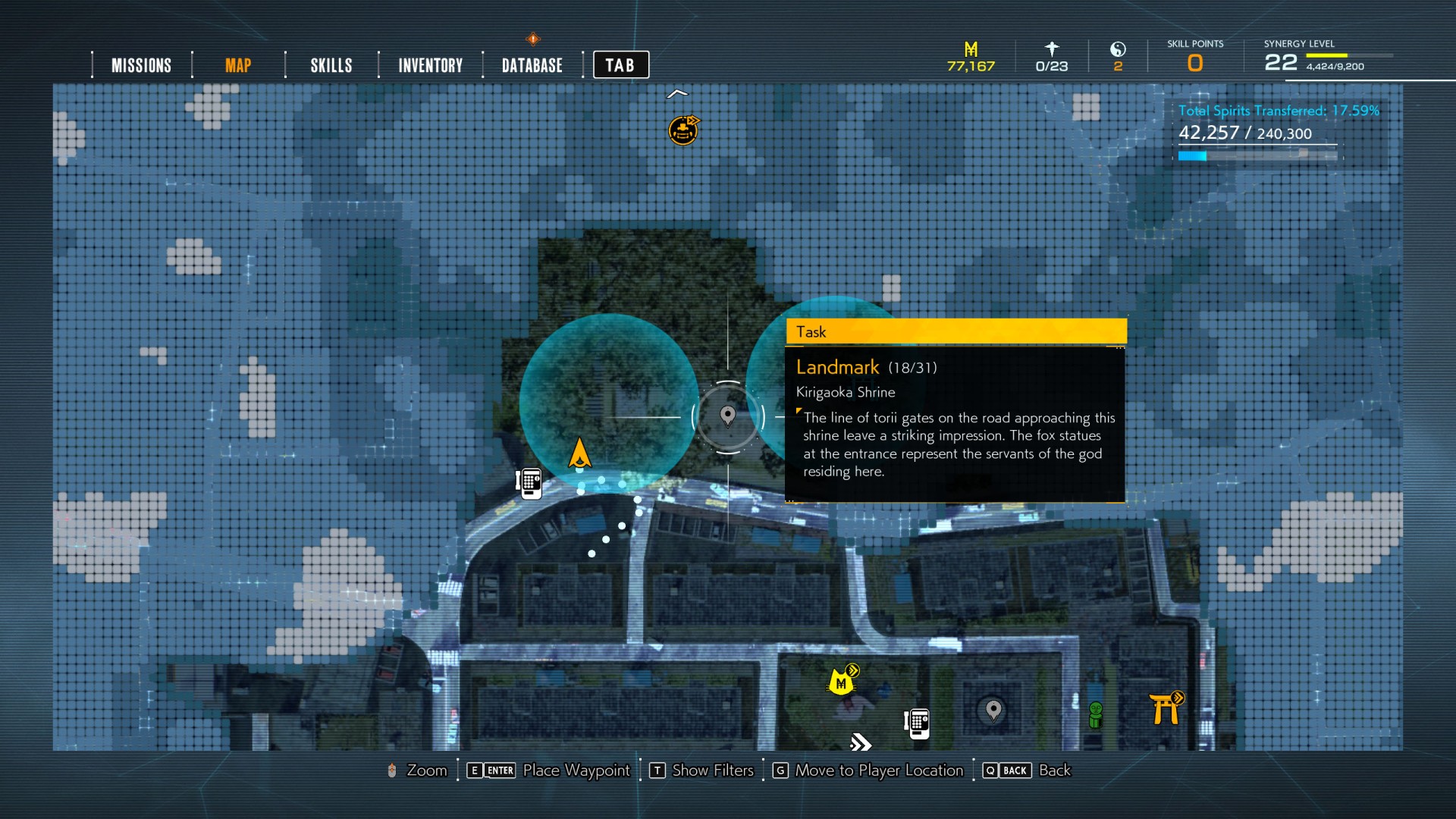This screenshot has width=1456, height=819.
Task: Choose the orange torii gate marker
Action: coord(1166,708)
